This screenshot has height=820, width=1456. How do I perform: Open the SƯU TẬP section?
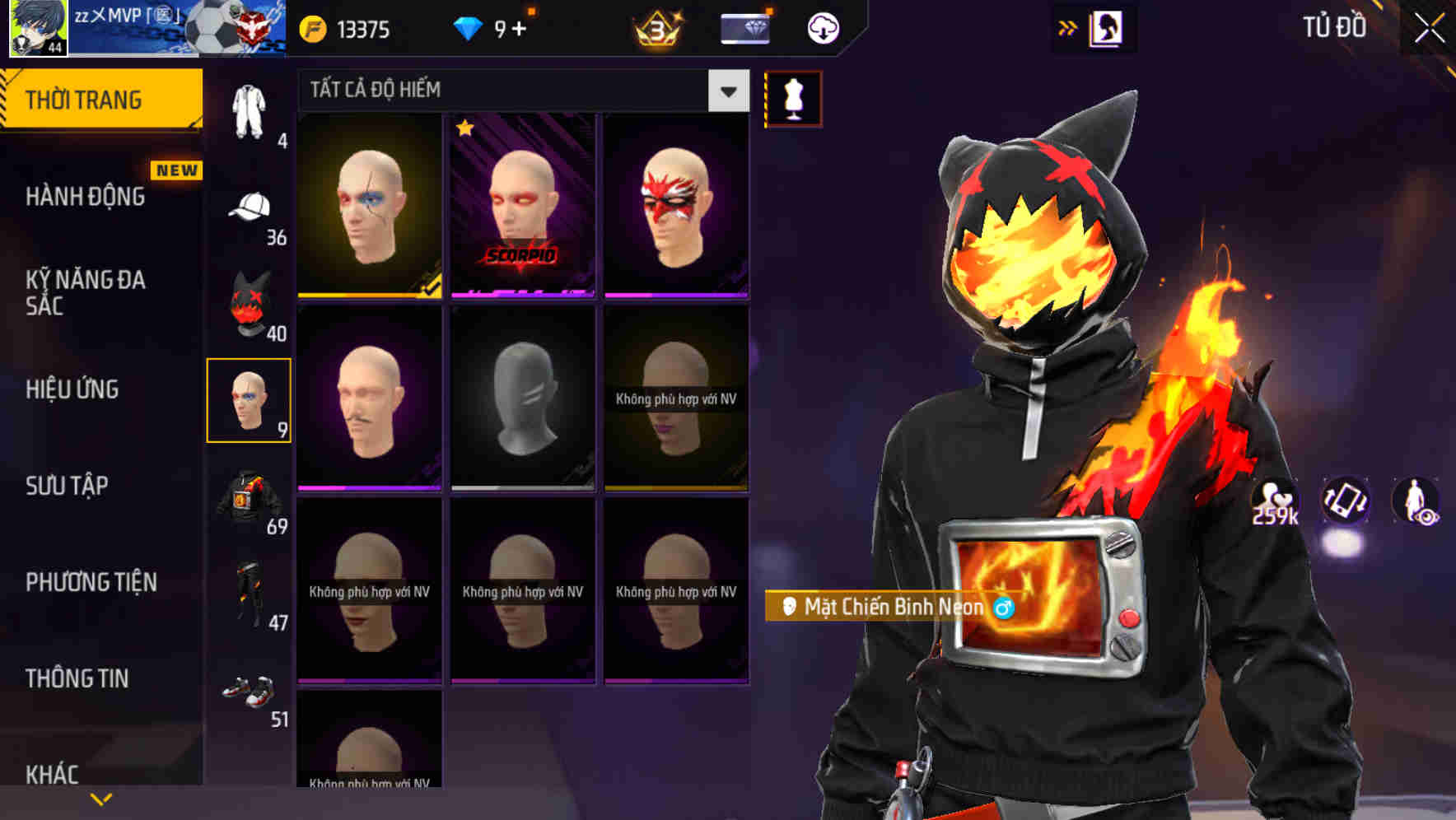(x=66, y=487)
